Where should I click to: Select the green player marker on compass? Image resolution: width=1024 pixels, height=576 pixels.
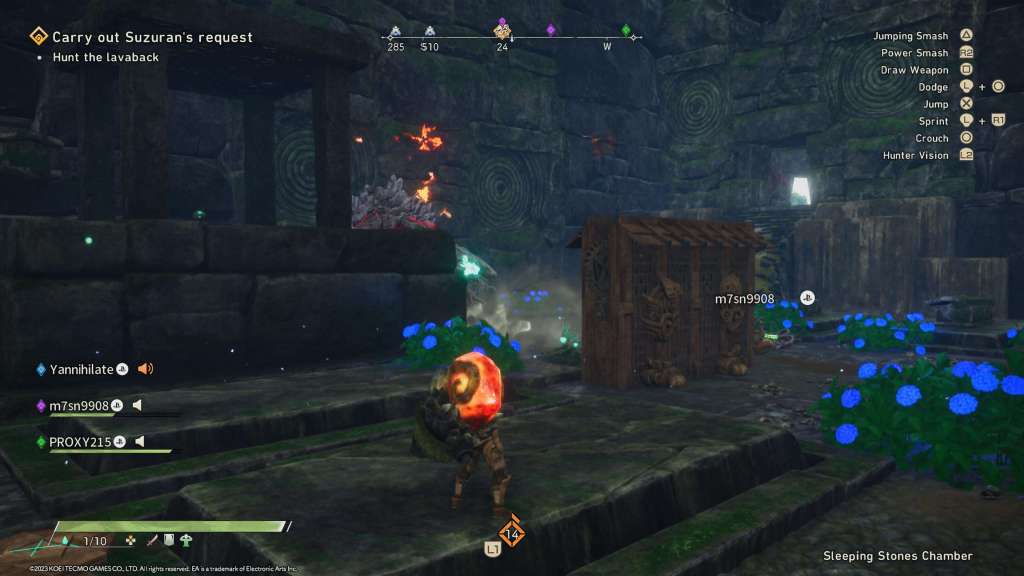(627, 30)
